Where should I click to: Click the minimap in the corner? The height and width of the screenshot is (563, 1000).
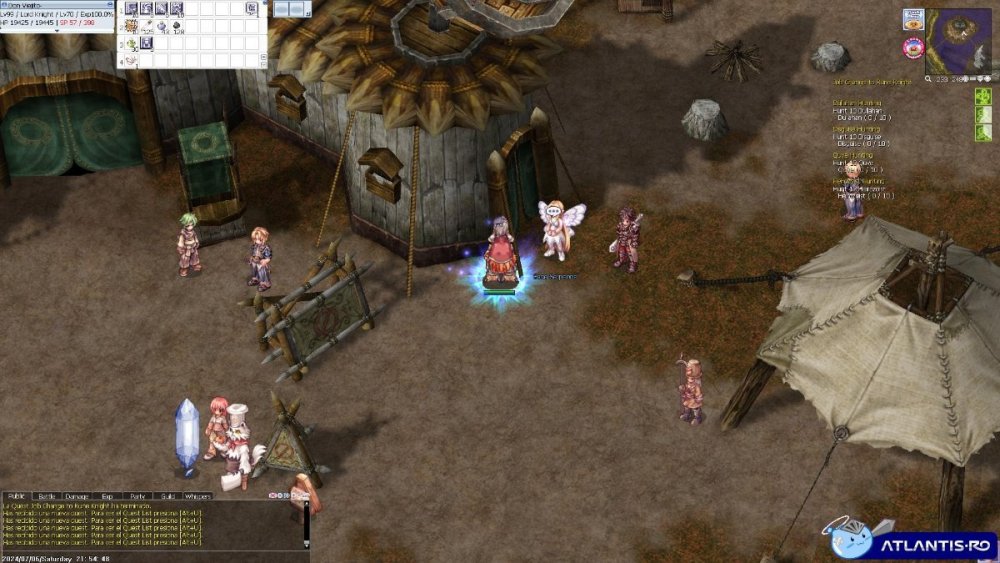(959, 41)
